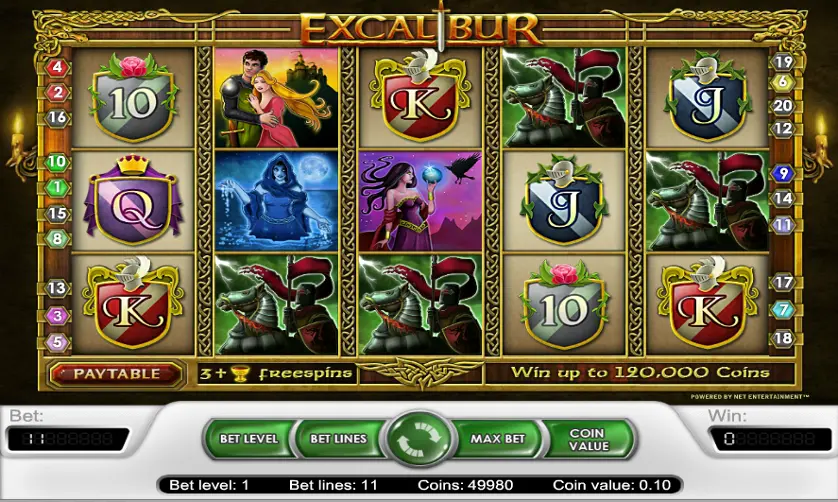Pick bet line 12 marker

coord(783,129)
